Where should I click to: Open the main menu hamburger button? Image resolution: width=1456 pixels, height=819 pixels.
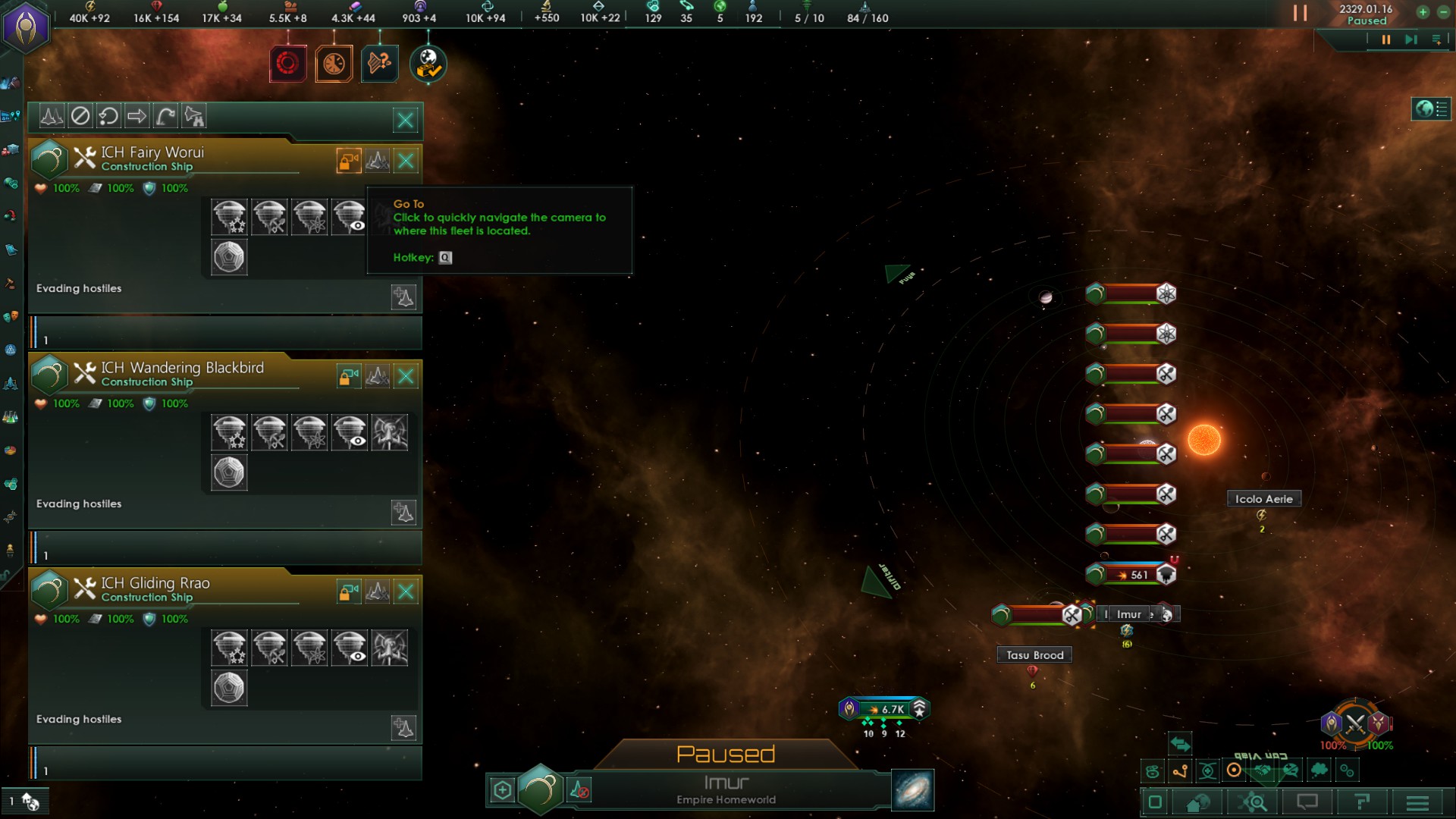(x=1417, y=802)
